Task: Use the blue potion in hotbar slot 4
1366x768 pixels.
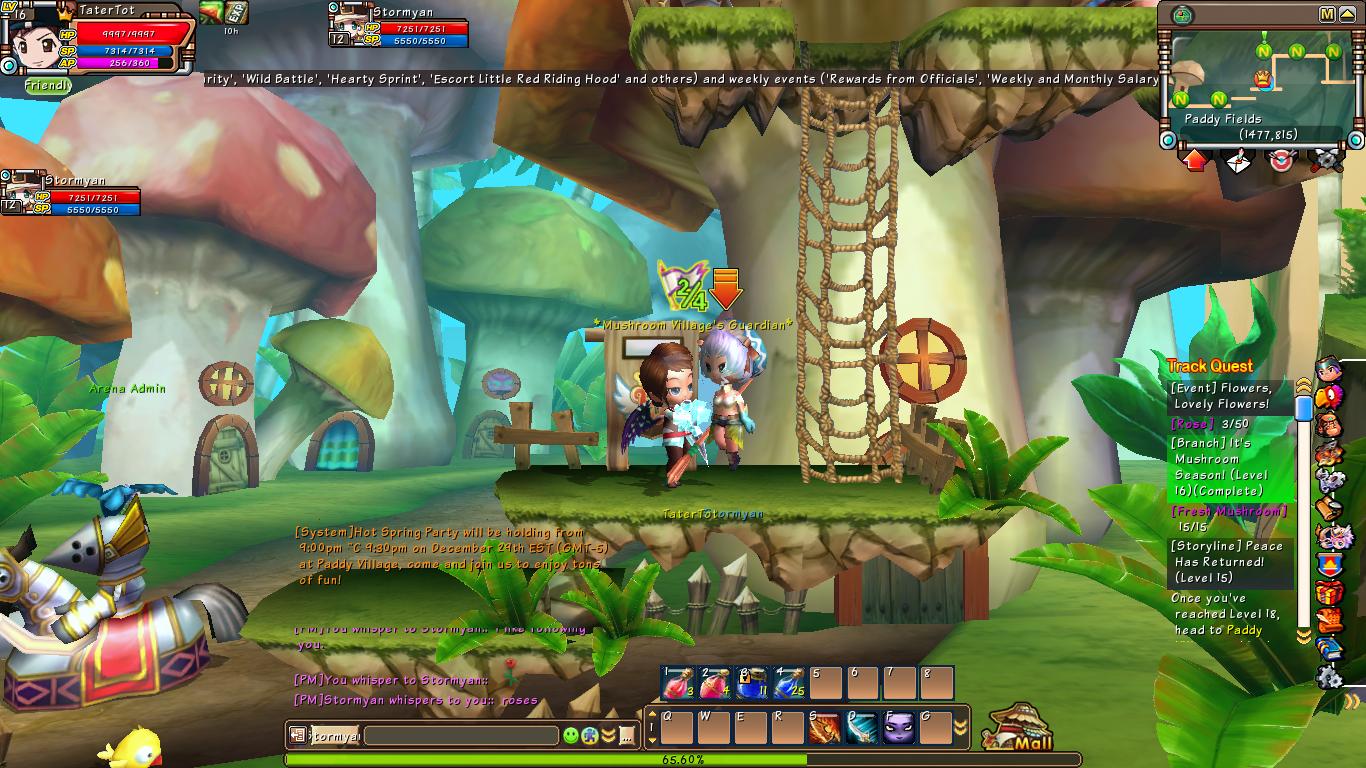Action: point(789,683)
